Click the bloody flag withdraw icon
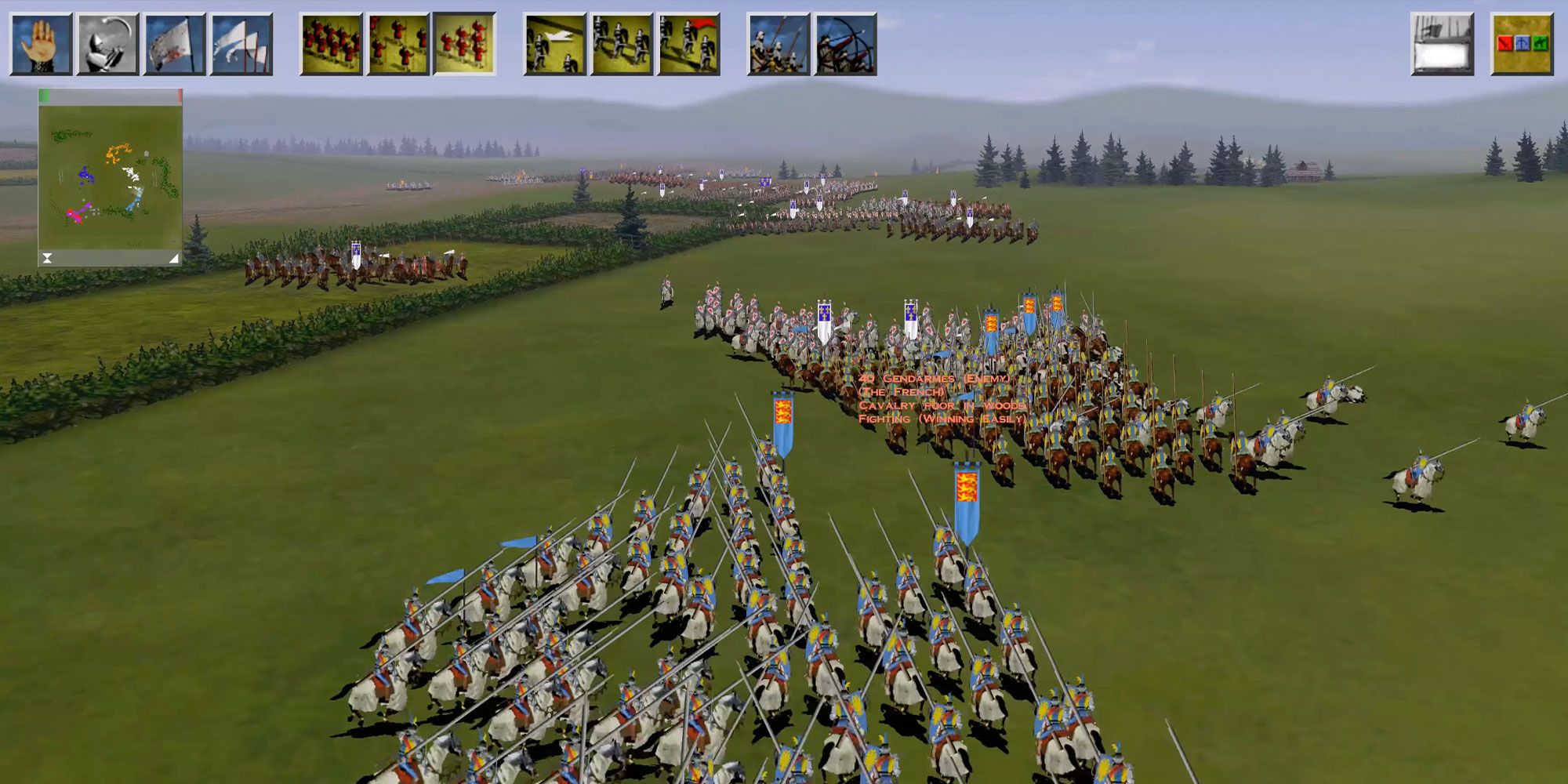1568x784 pixels. [176, 43]
